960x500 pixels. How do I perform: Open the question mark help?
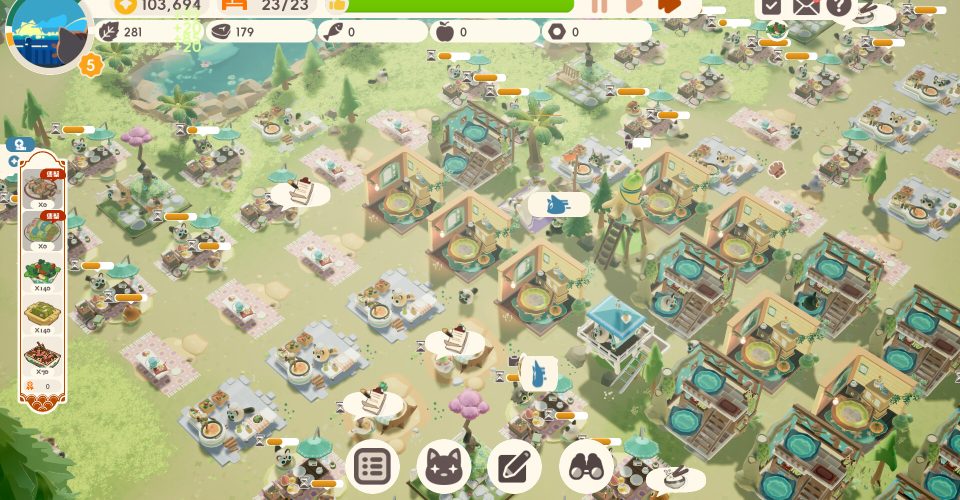tap(839, 6)
